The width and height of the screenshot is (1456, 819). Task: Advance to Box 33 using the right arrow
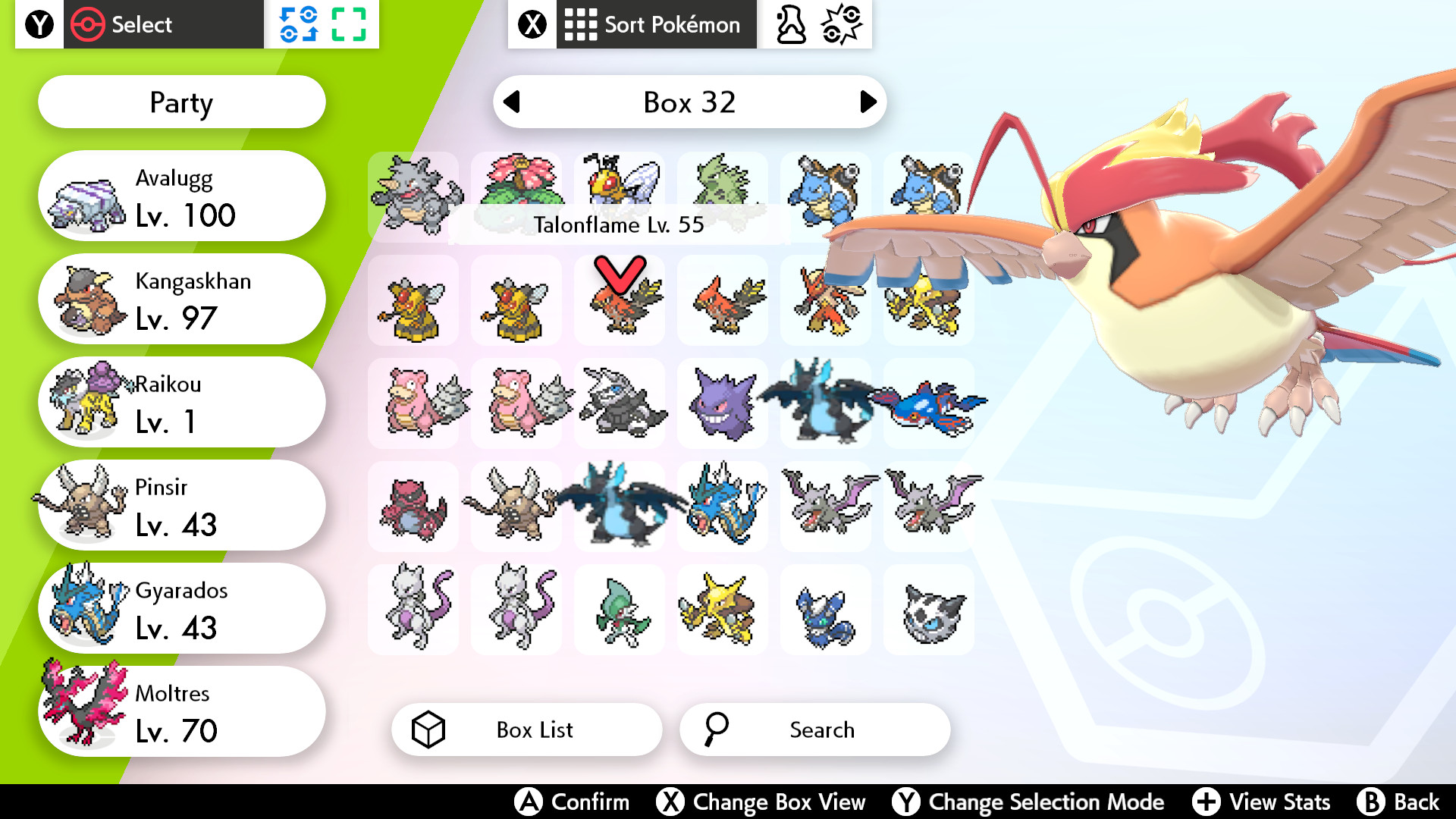point(866,102)
